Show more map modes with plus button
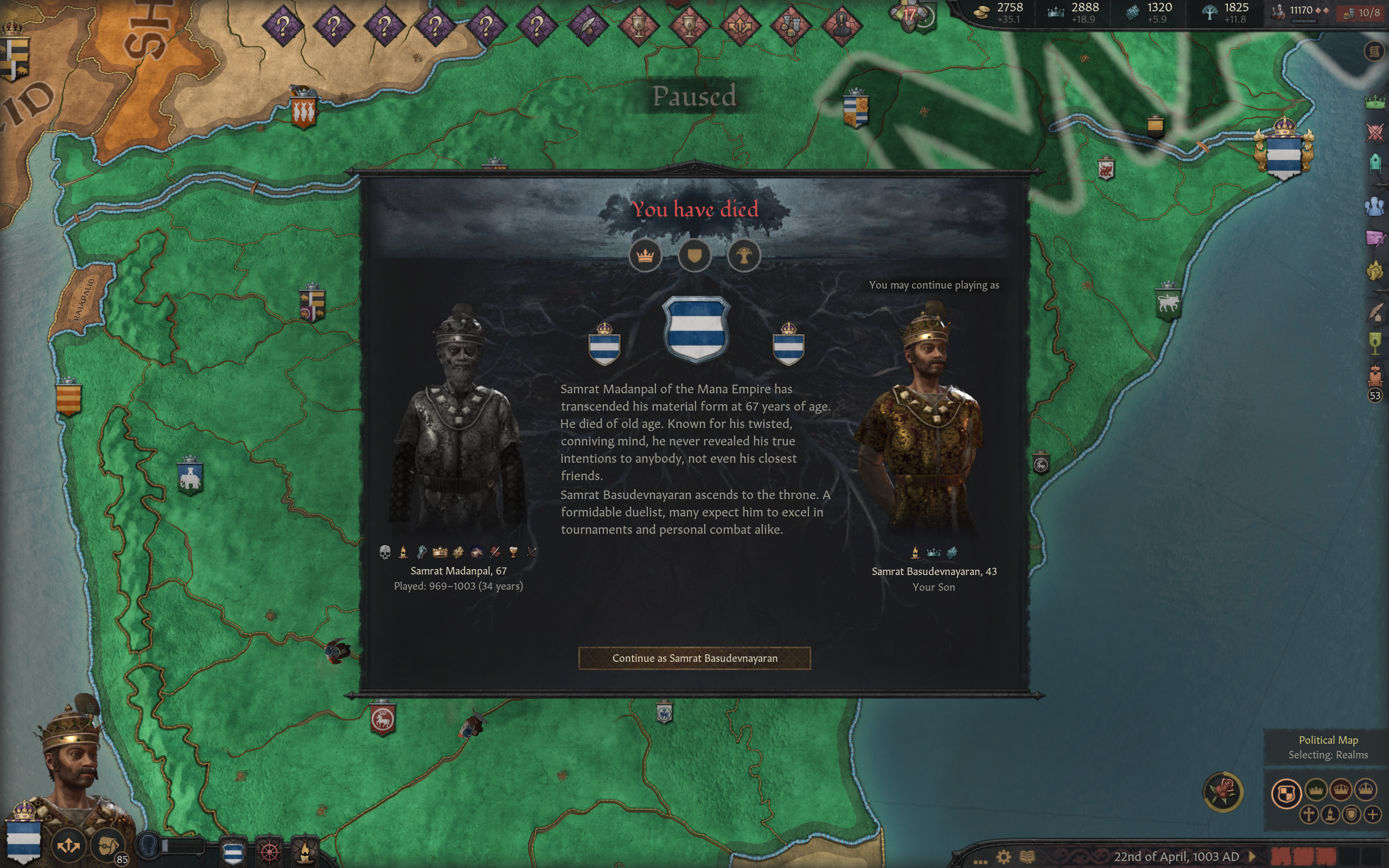The width and height of the screenshot is (1389, 868). tap(1372, 814)
